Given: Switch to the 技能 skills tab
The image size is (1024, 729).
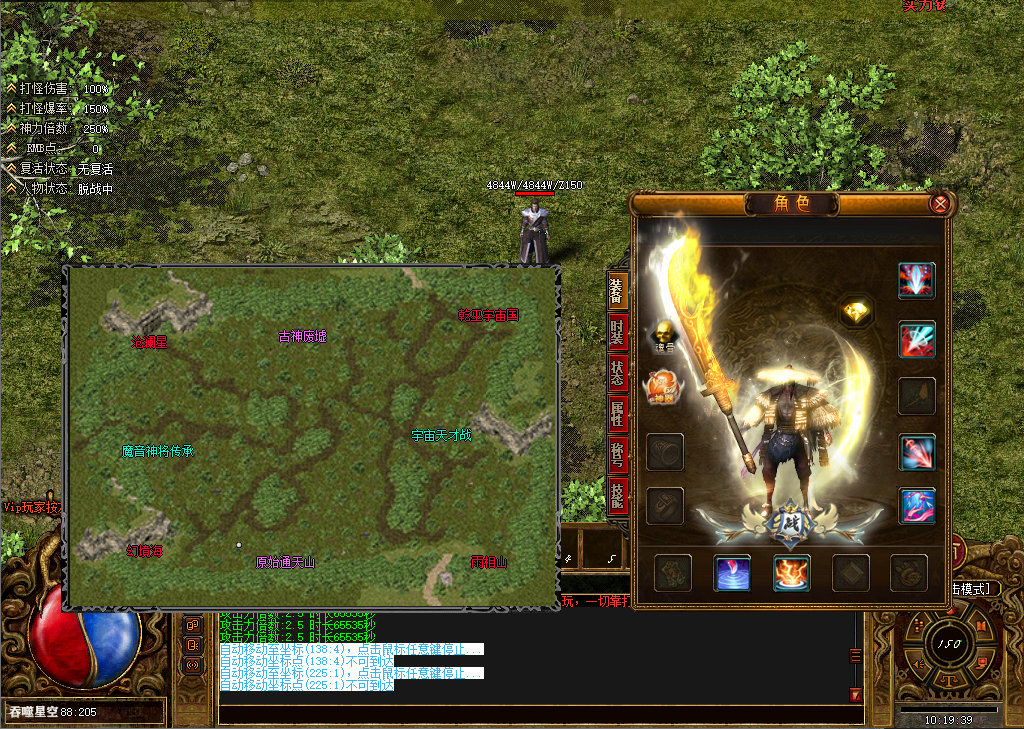Looking at the screenshot, I should (x=618, y=495).
